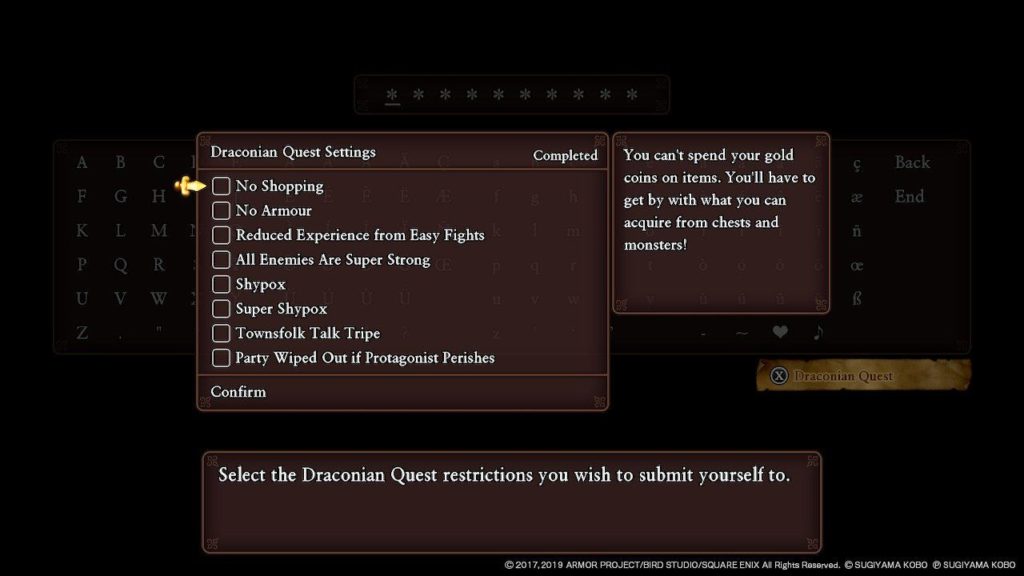Select End on the name keyboard
1024x576 pixels.
pos(909,197)
